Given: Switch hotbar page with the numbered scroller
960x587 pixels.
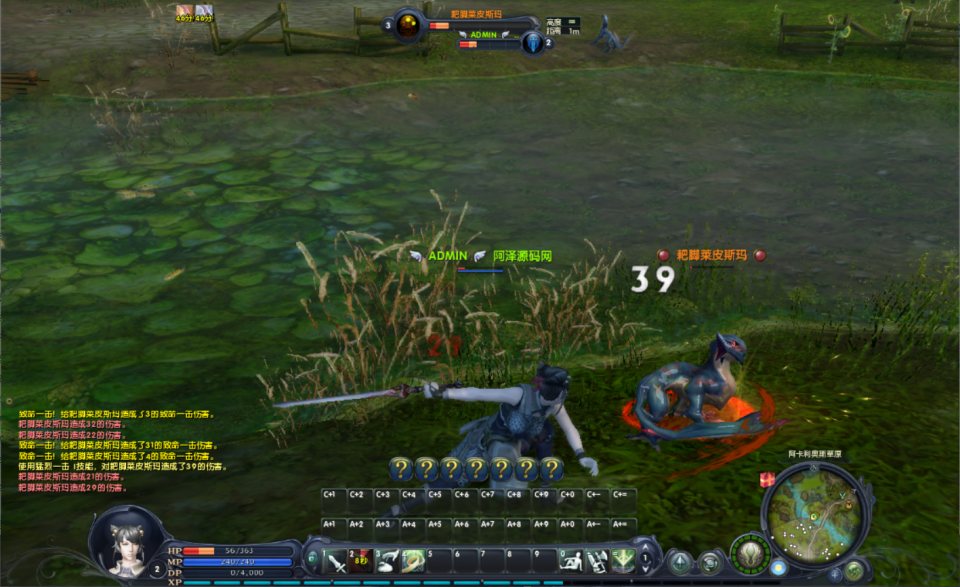Looking at the screenshot, I should pyautogui.click(x=646, y=558).
